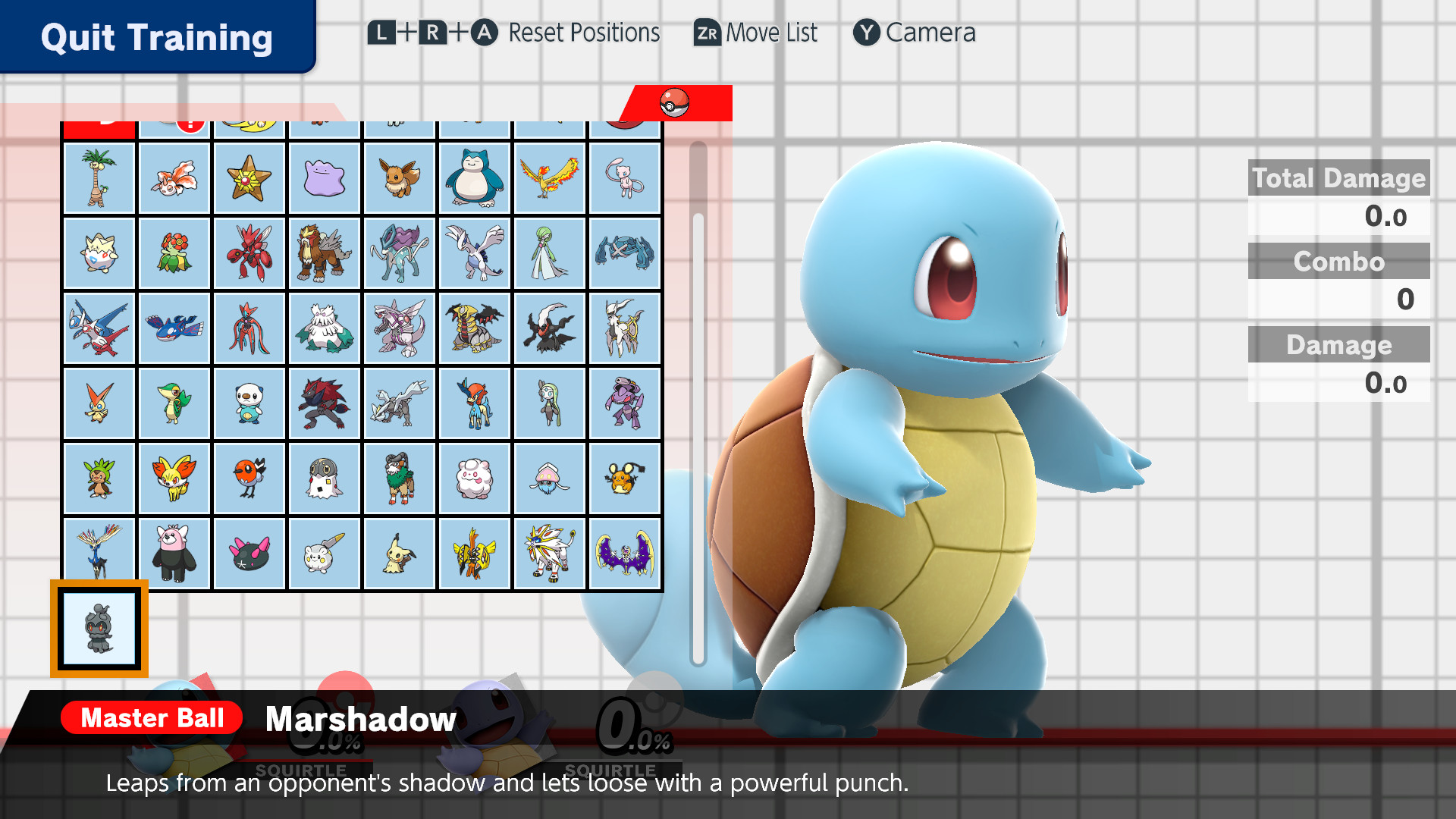Pick Gardevoir from the roster

551,253
